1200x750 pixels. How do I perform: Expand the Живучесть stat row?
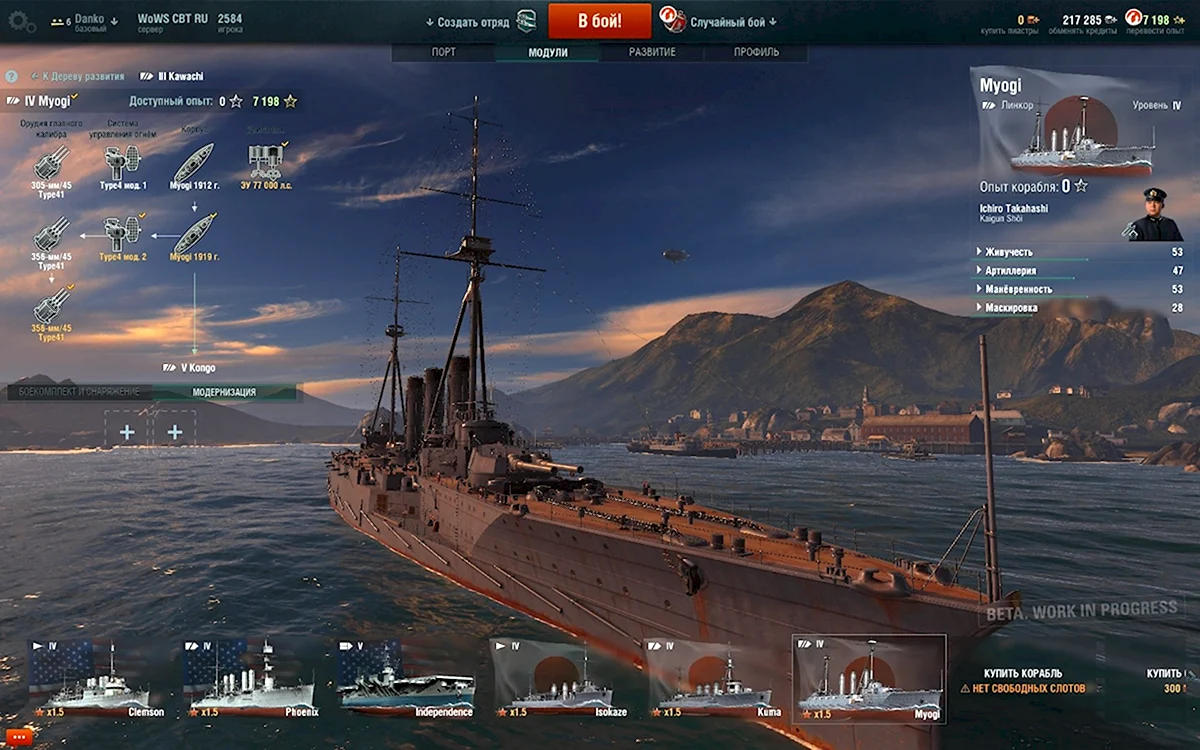pyautogui.click(x=1008, y=252)
